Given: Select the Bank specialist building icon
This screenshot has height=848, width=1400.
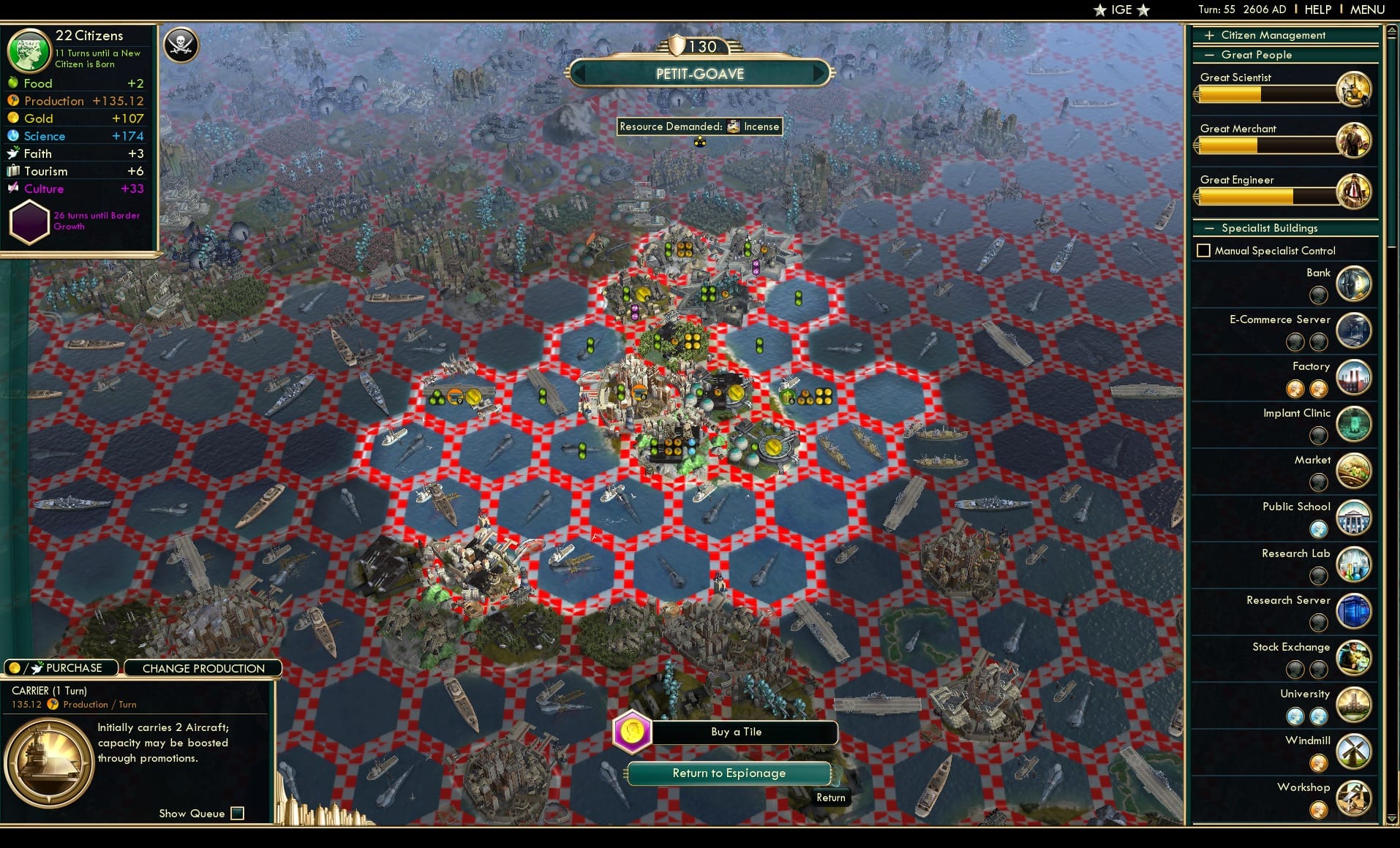Looking at the screenshot, I should click(1354, 284).
